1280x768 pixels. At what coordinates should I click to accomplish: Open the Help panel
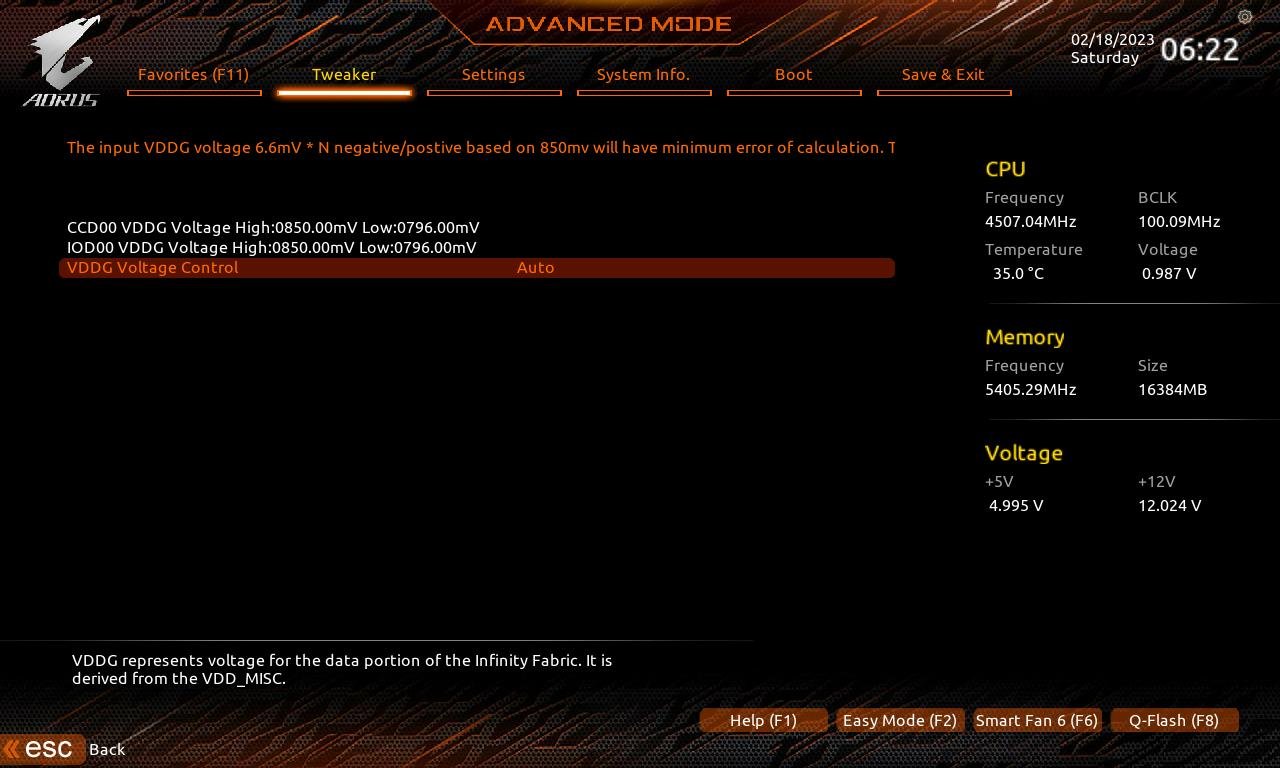(x=763, y=720)
